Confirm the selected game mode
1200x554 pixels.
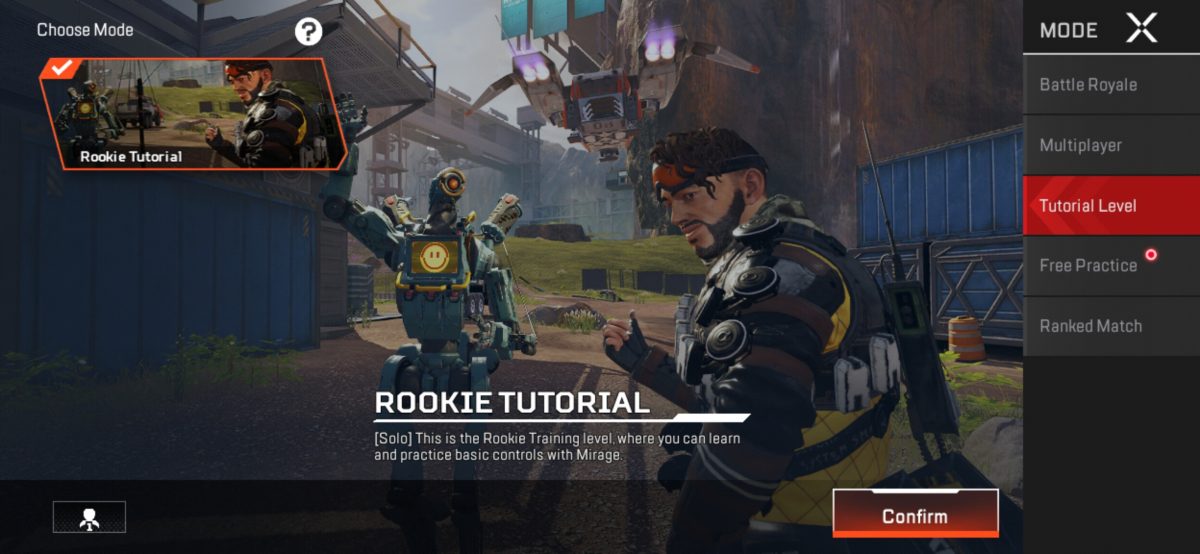[915, 516]
